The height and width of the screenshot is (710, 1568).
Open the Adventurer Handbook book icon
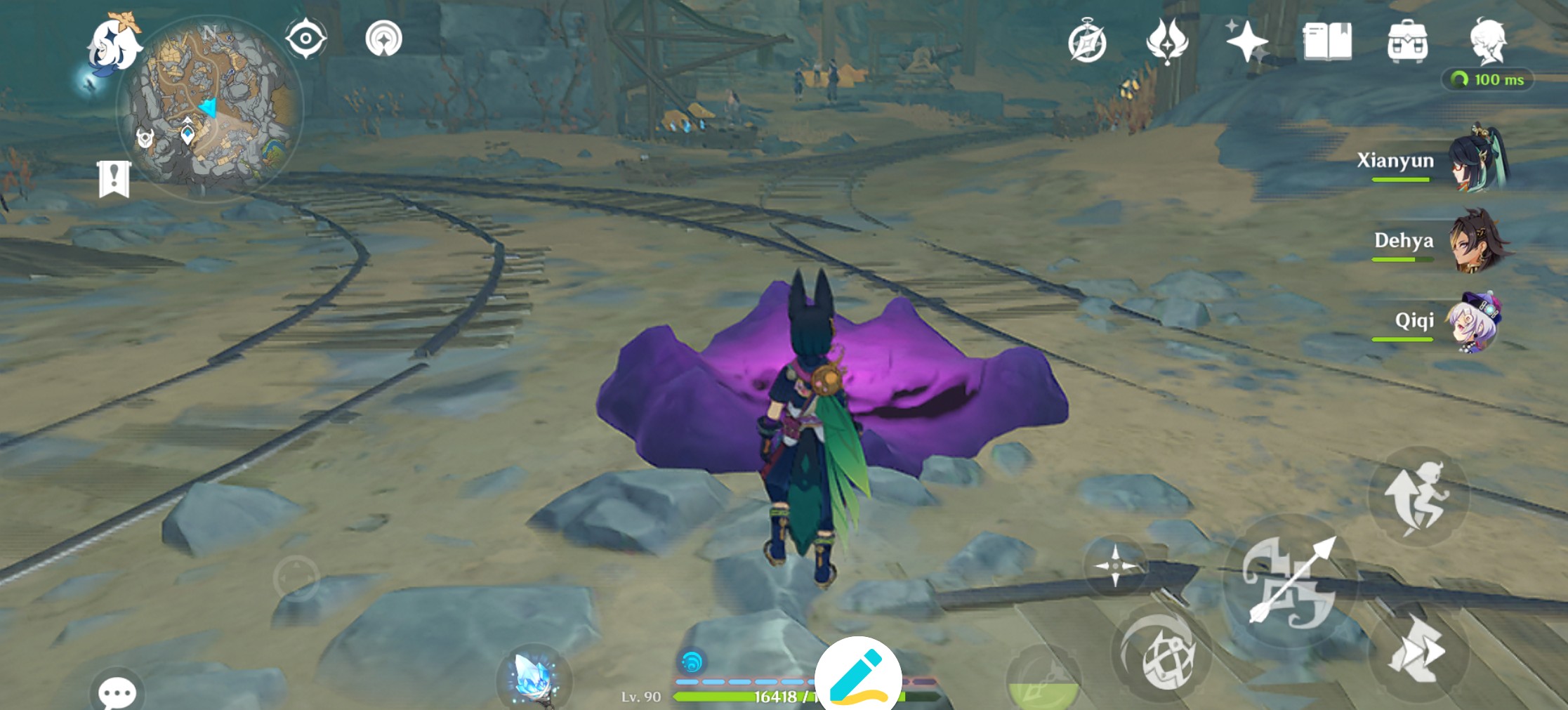1327,41
